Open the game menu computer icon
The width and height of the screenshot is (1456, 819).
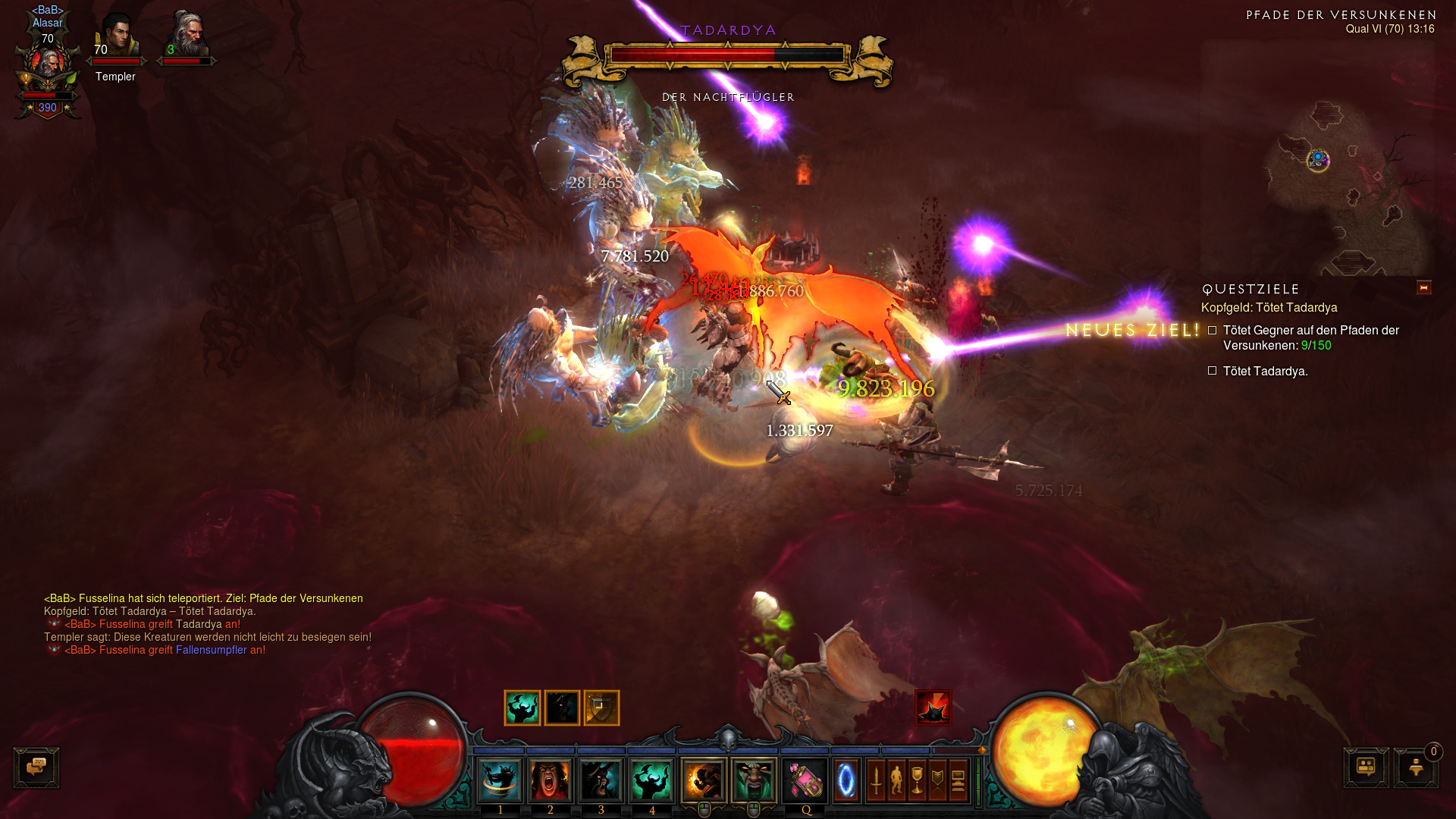(958, 780)
